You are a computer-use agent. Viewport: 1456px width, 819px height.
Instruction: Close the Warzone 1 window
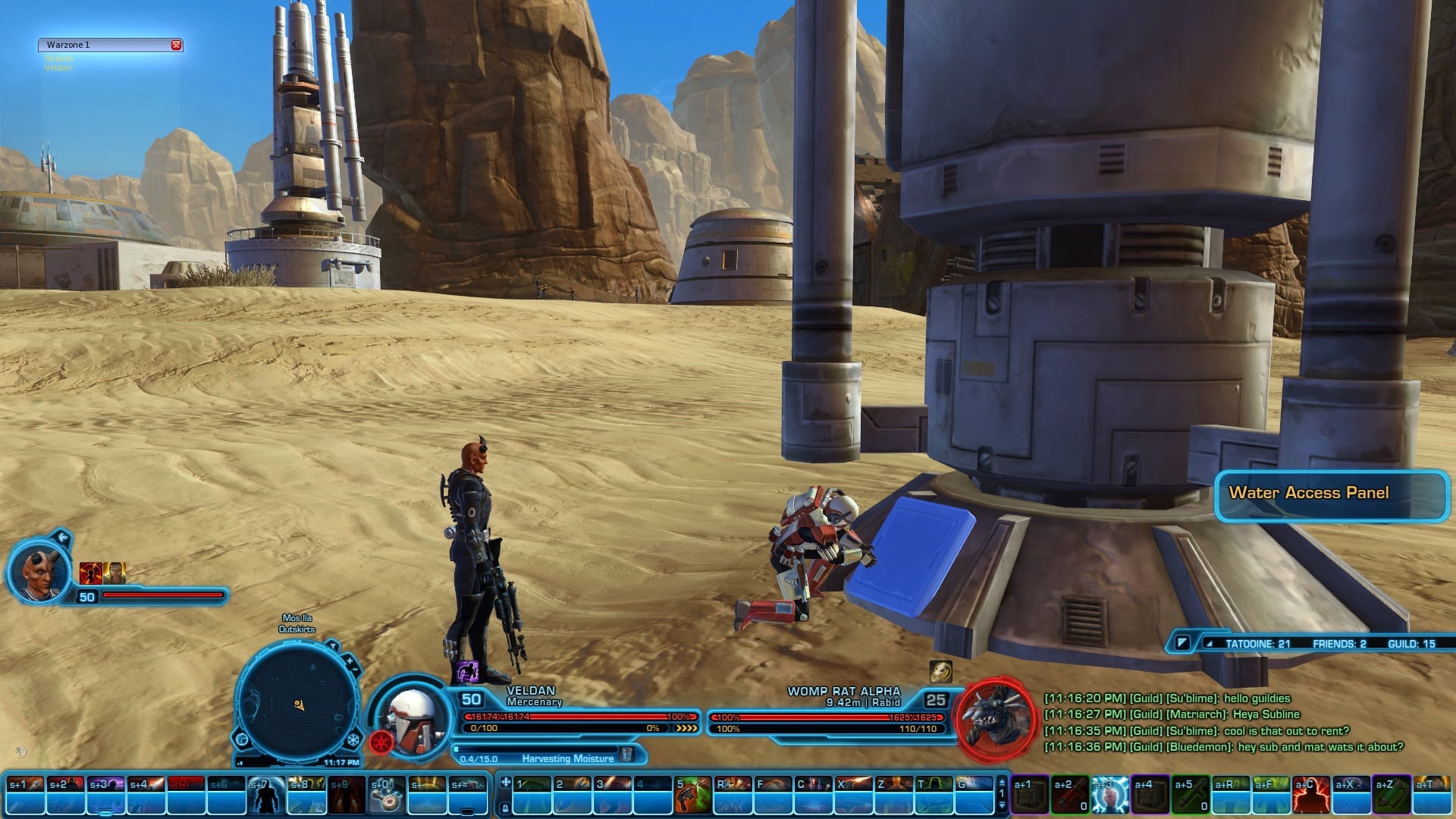(x=176, y=45)
